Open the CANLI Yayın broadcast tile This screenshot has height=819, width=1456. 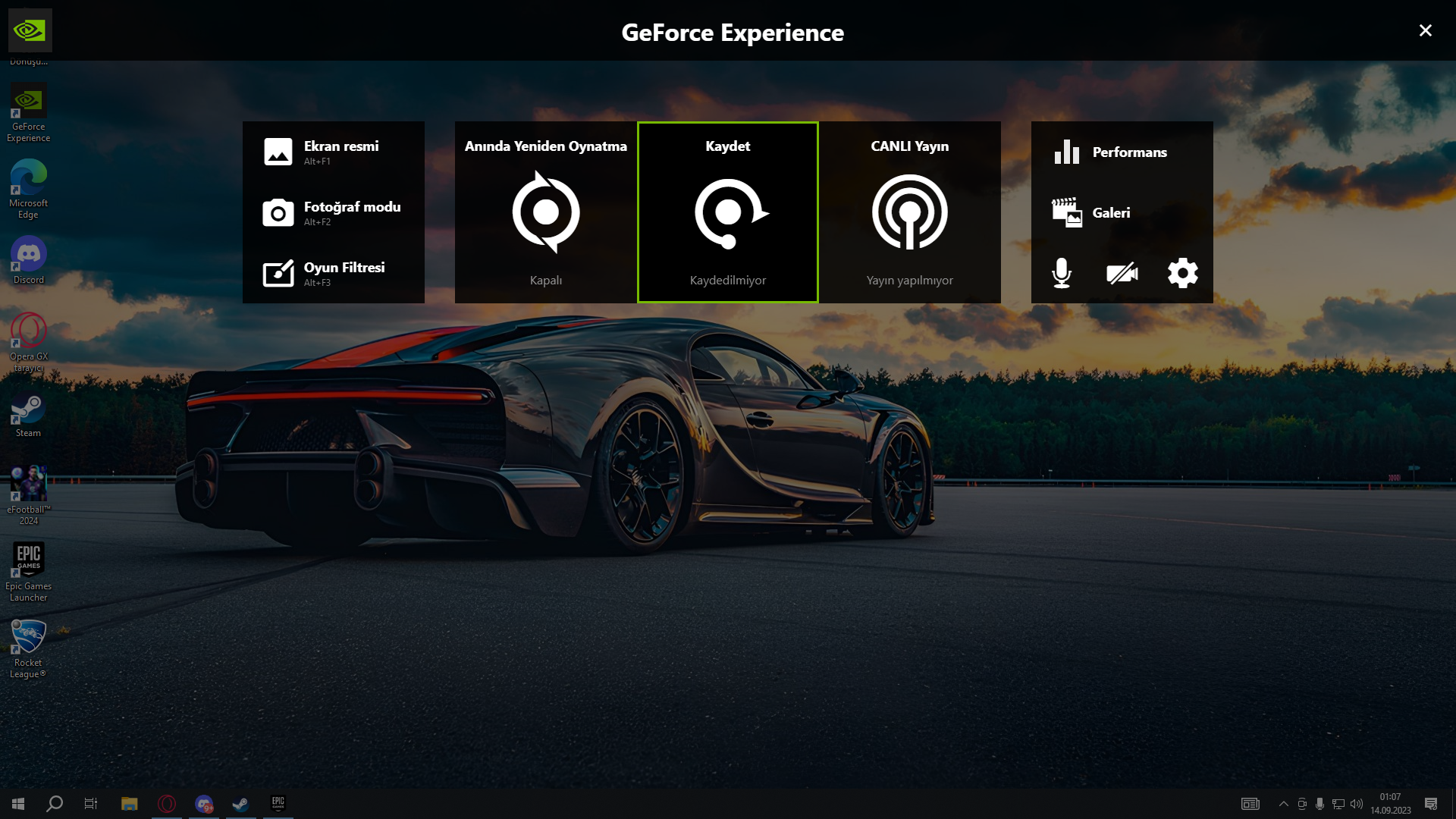coord(910,212)
